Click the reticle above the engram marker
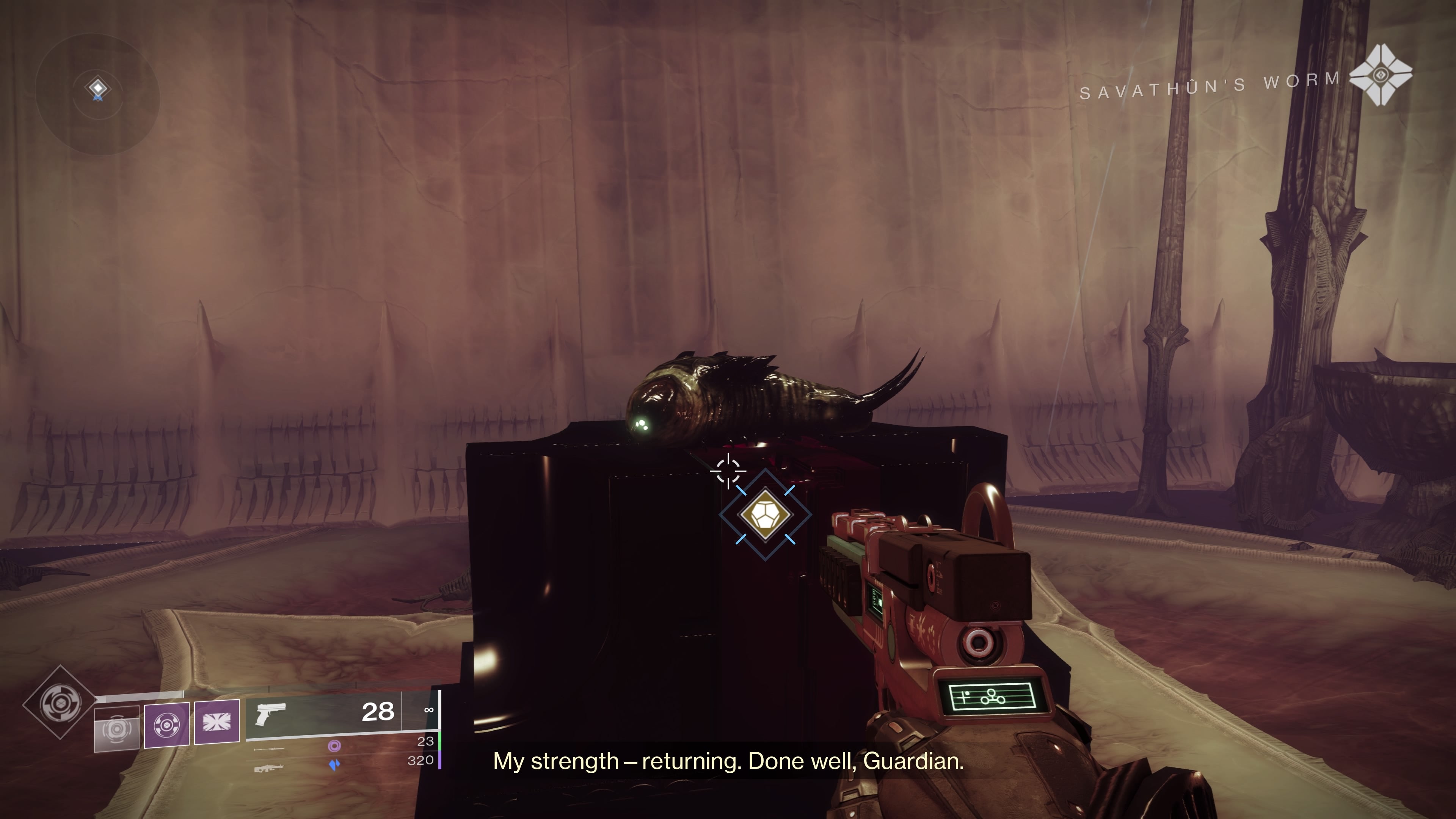Screen dimensions: 1456x819 coord(729,471)
